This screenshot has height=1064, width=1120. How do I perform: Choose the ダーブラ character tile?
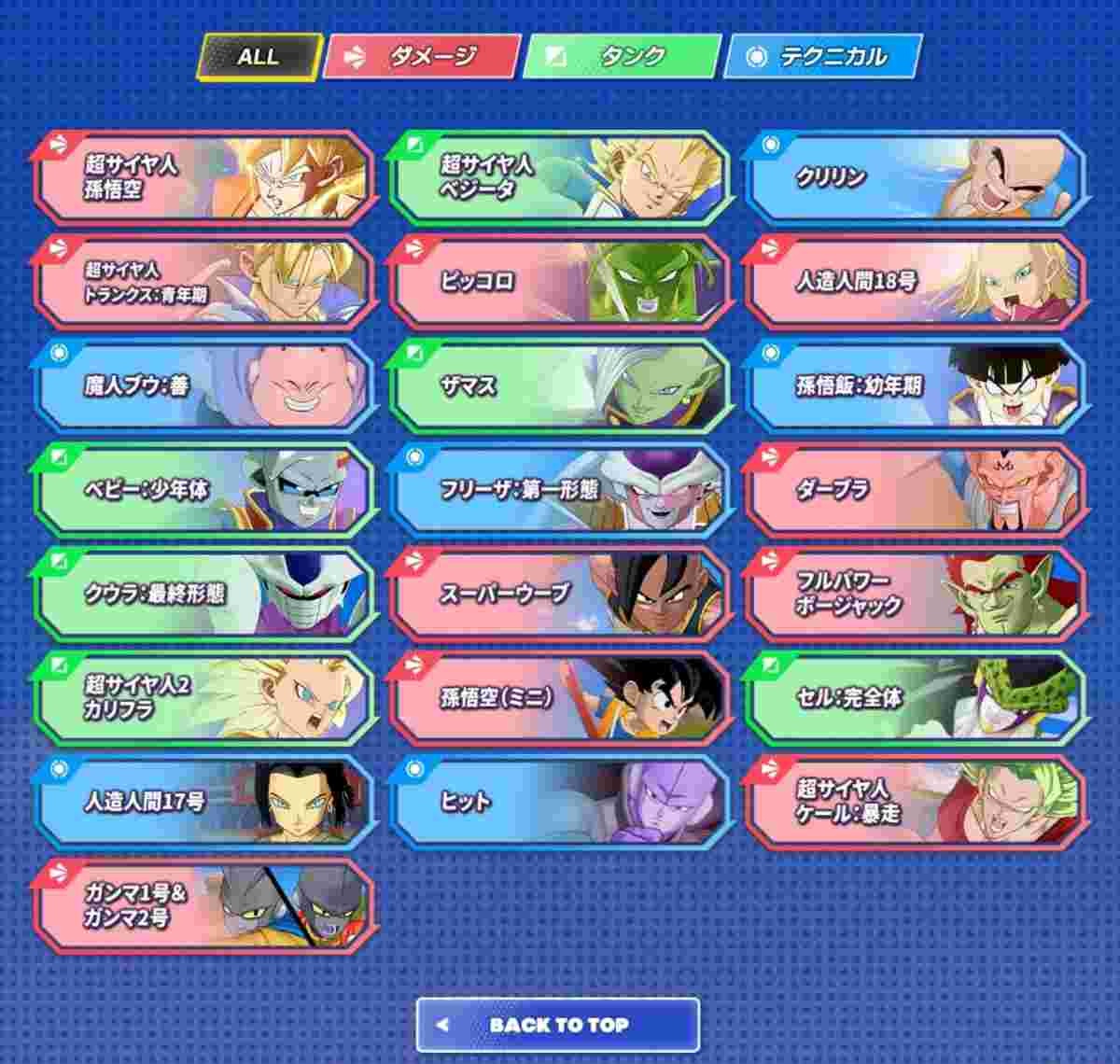tap(915, 489)
